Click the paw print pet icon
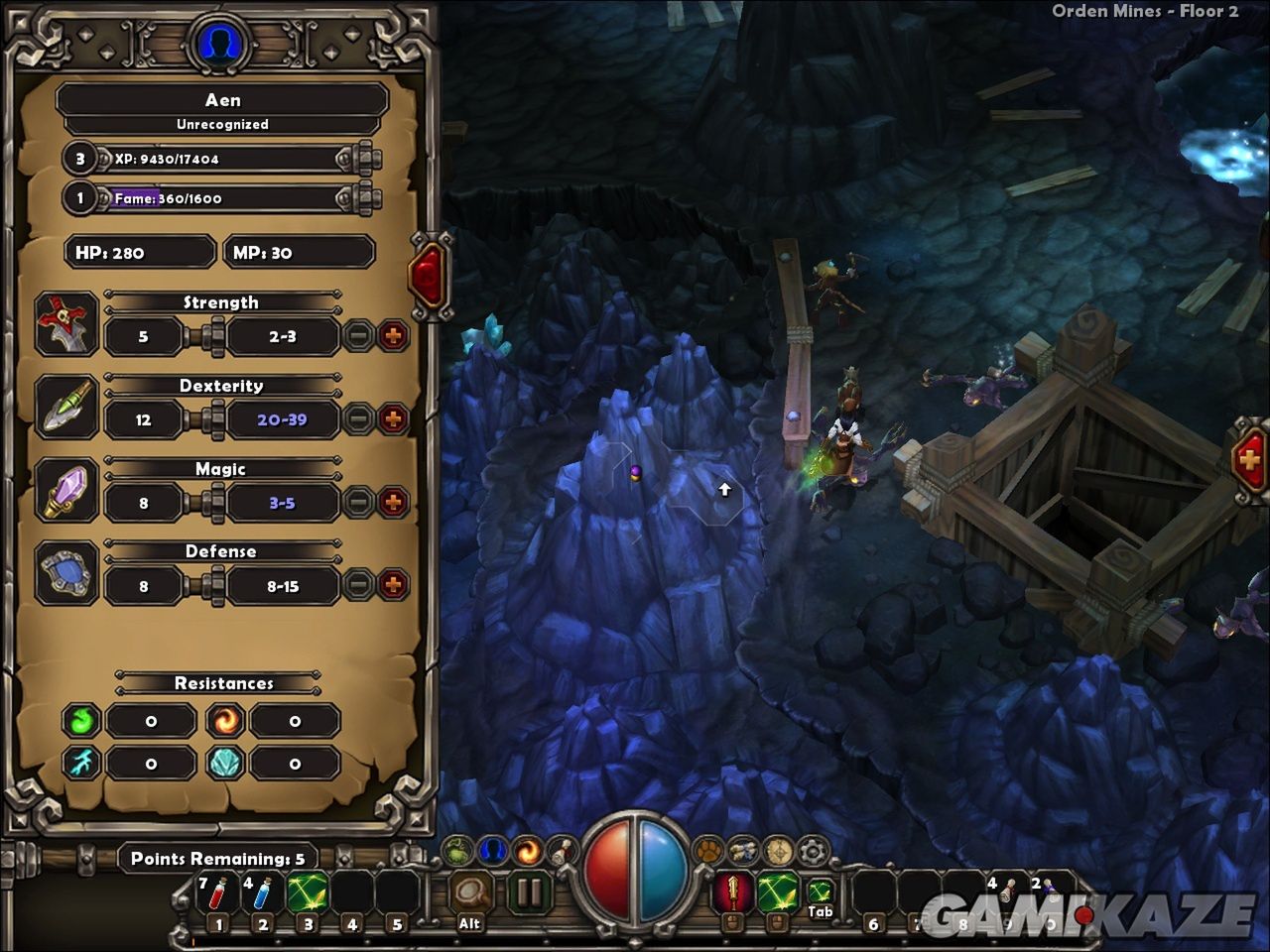 click(x=707, y=851)
